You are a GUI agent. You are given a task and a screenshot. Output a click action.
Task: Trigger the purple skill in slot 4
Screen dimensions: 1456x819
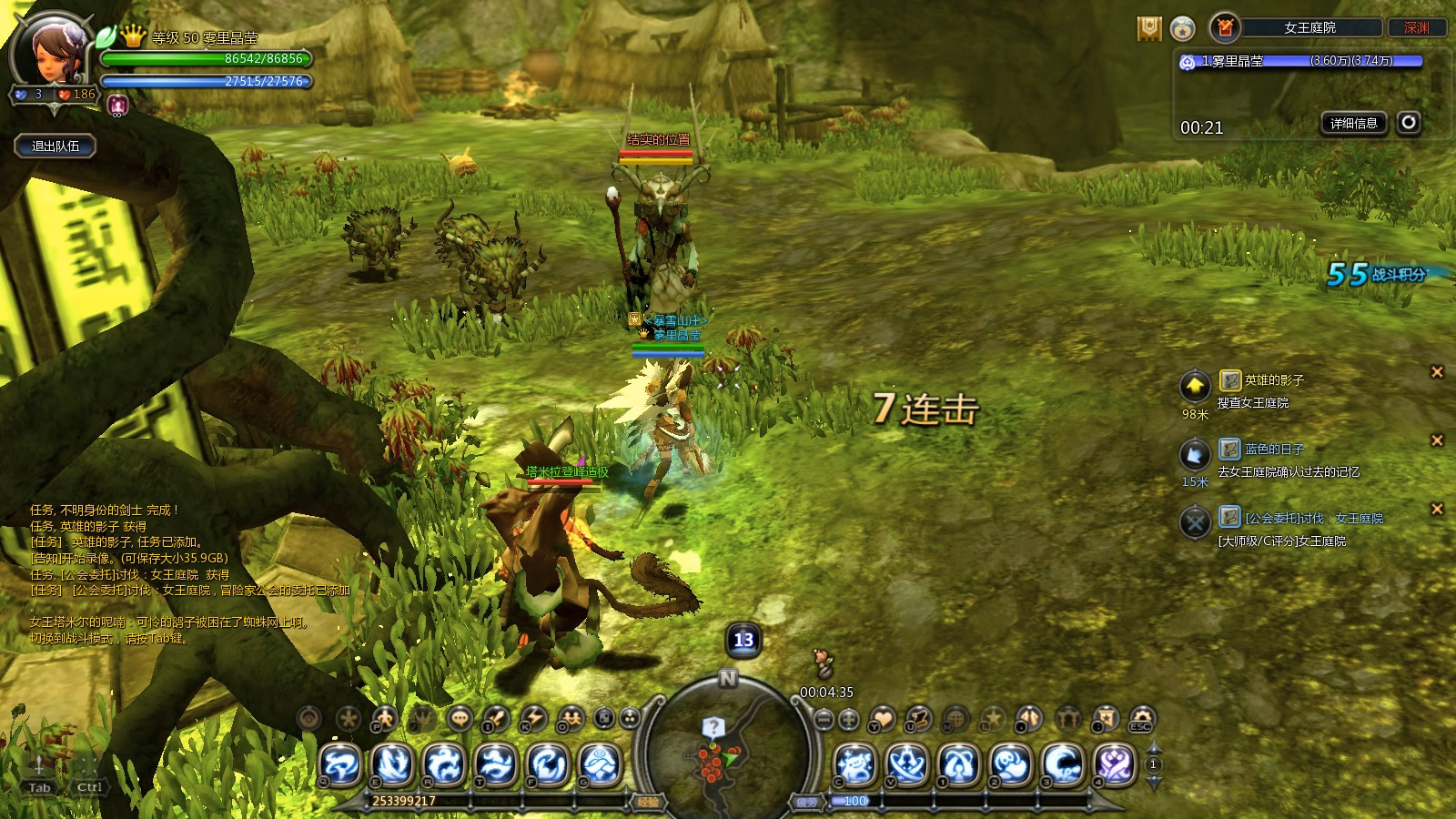(1115, 765)
